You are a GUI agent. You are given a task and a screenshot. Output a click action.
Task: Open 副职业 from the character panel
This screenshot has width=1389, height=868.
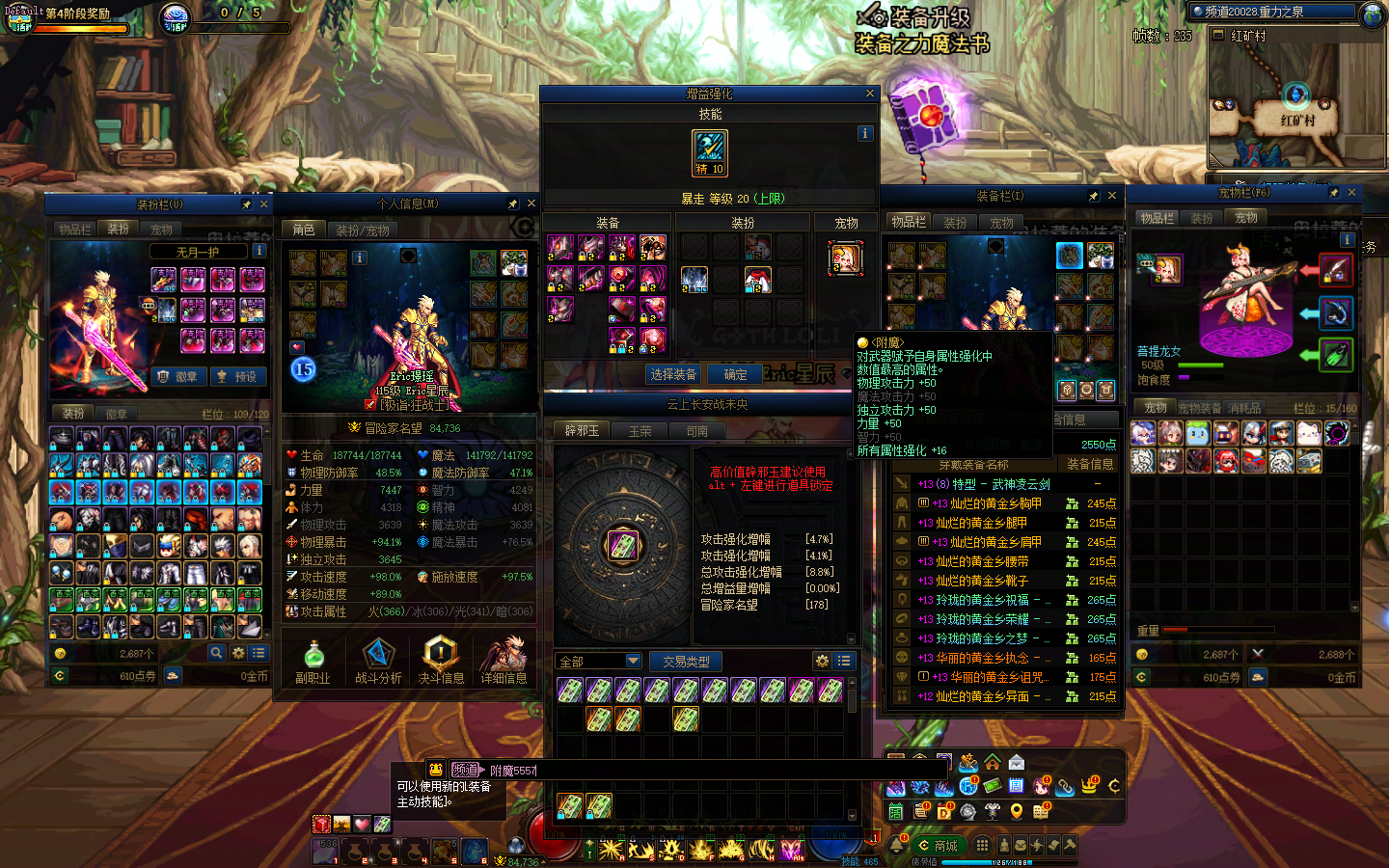coord(313,661)
